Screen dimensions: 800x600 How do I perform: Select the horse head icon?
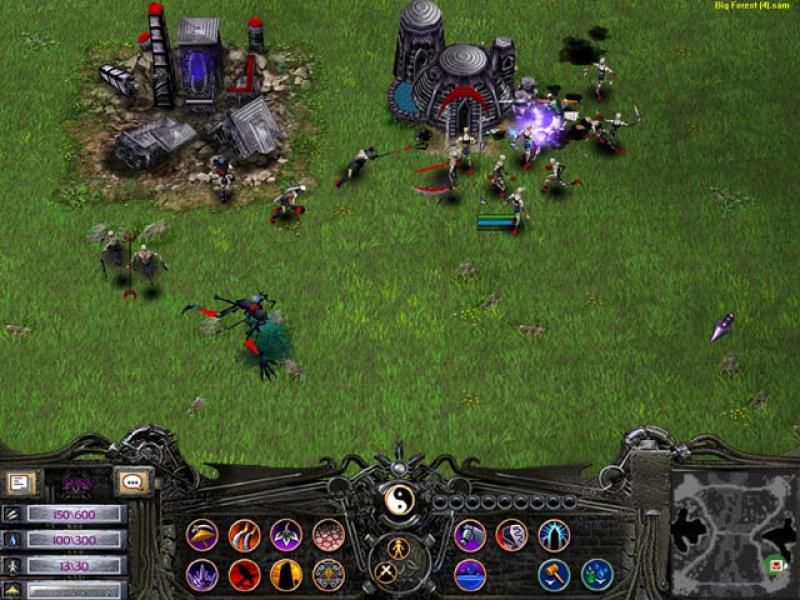coord(470,535)
